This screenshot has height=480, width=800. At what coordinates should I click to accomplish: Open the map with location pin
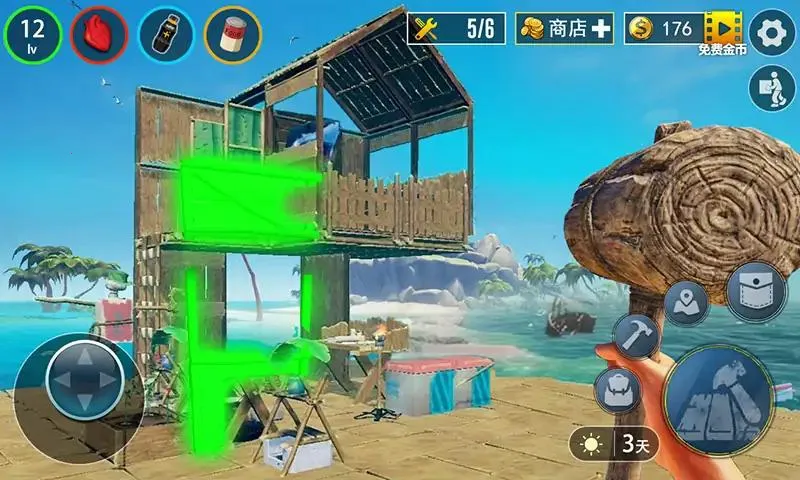686,300
